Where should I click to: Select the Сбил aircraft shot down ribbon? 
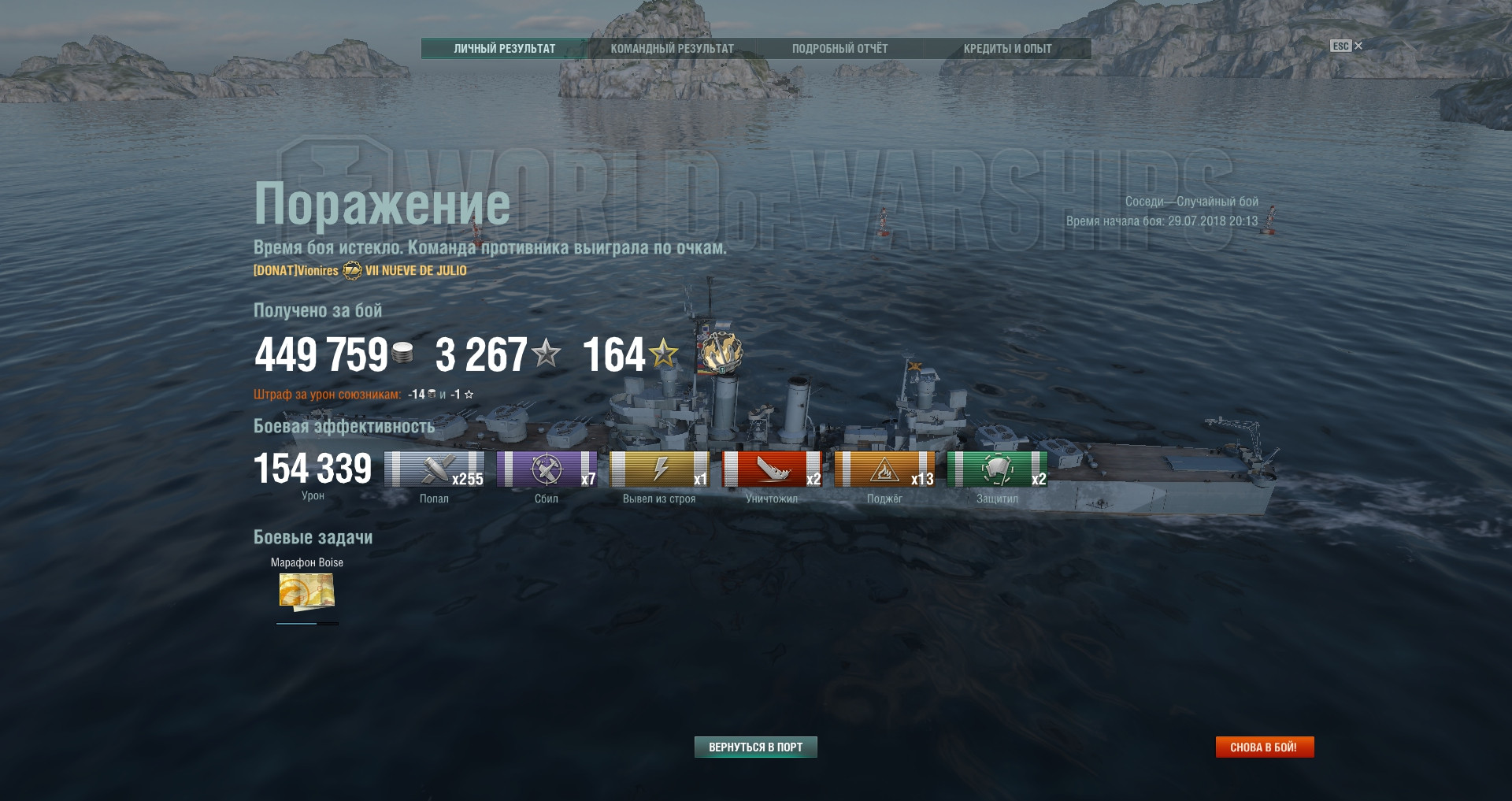tap(547, 469)
